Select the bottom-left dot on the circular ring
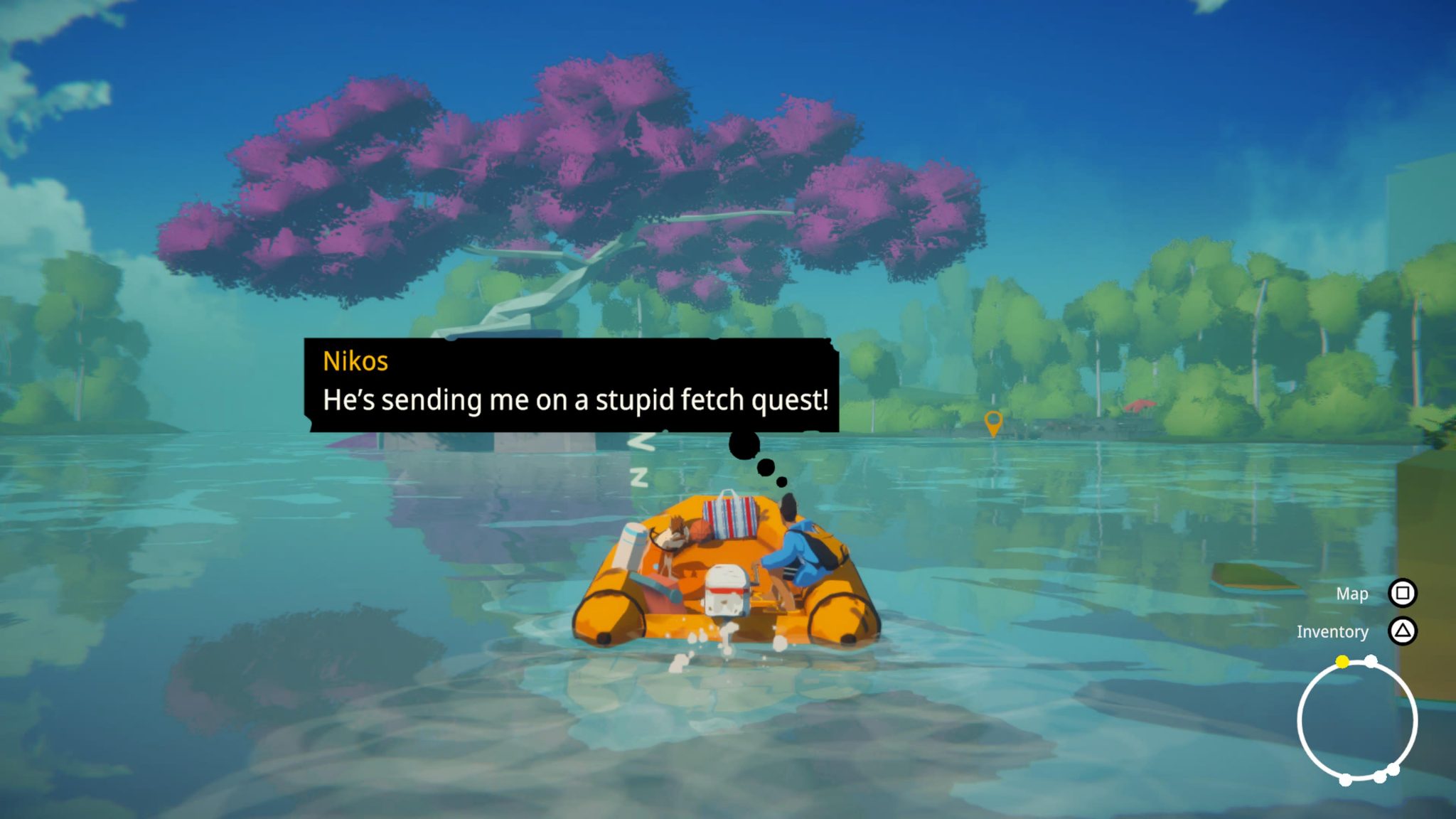This screenshot has width=1456, height=819. pyautogui.click(x=1344, y=779)
